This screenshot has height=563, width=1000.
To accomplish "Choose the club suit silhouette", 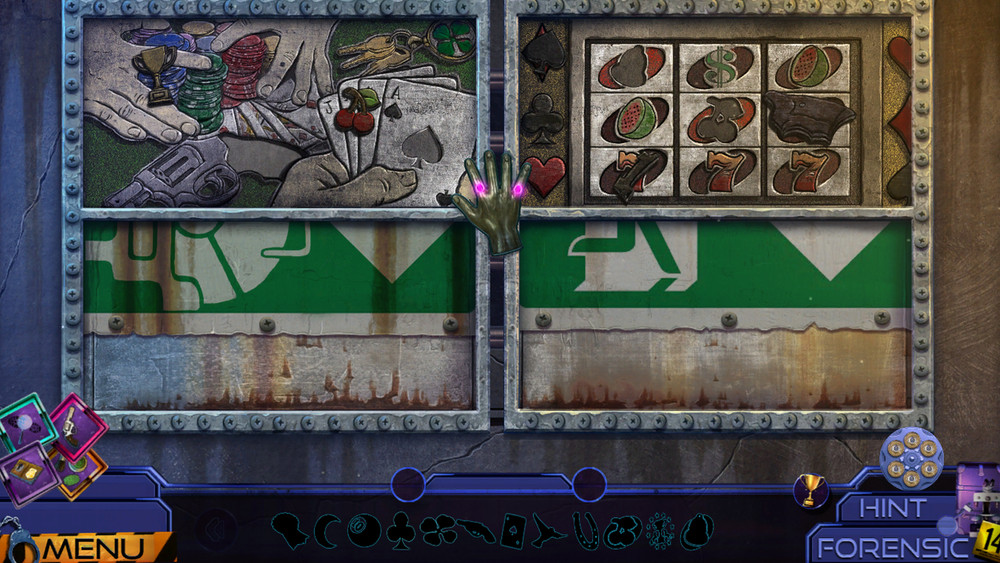I will (x=400, y=529).
